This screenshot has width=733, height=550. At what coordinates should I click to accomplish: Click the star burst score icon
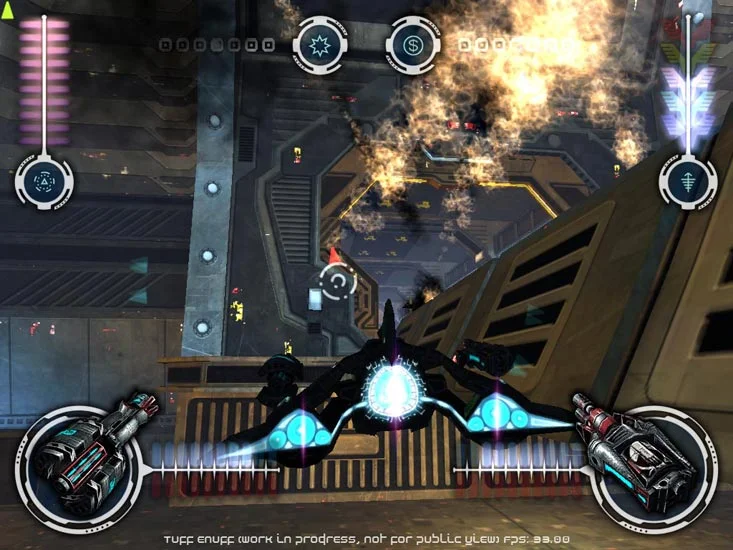tap(319, 44)
